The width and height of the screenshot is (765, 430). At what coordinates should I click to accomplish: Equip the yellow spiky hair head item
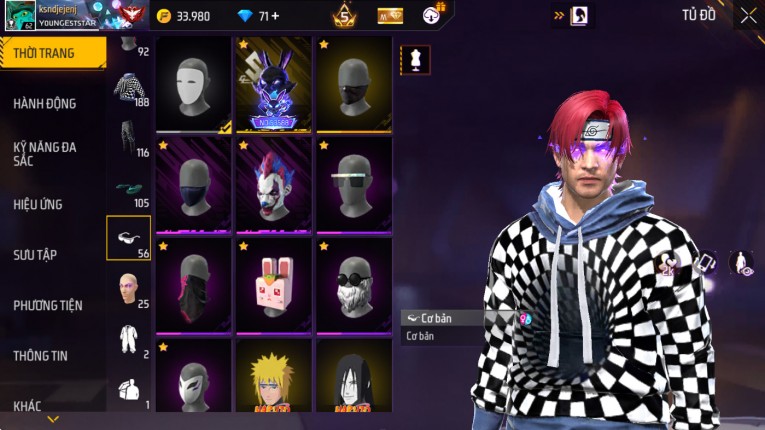(x=274, y=381)
